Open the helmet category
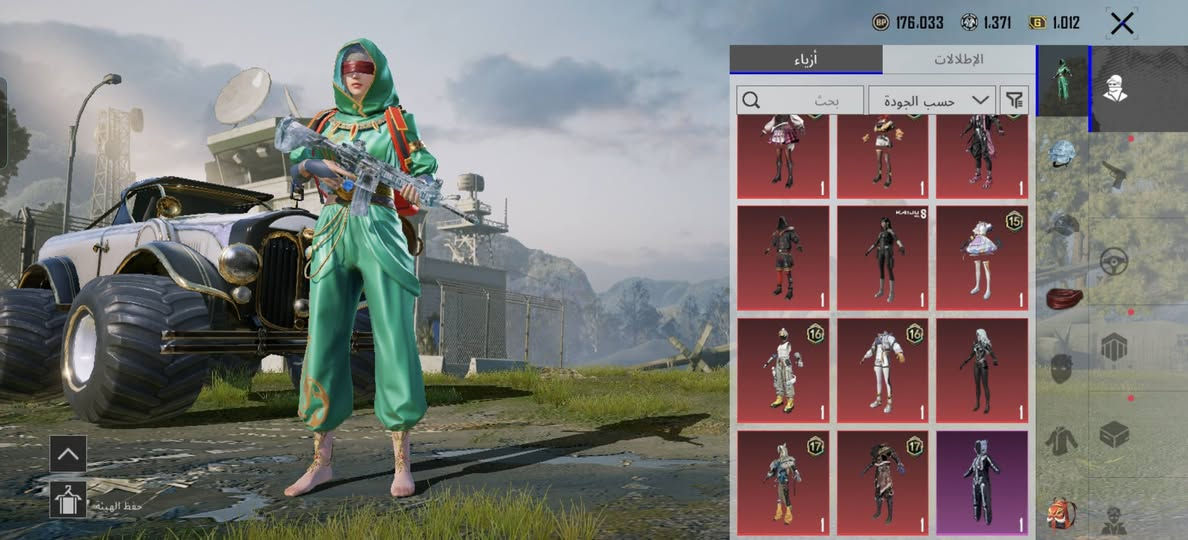The height and width of the screenshot is (540, 1188). 1062,154
